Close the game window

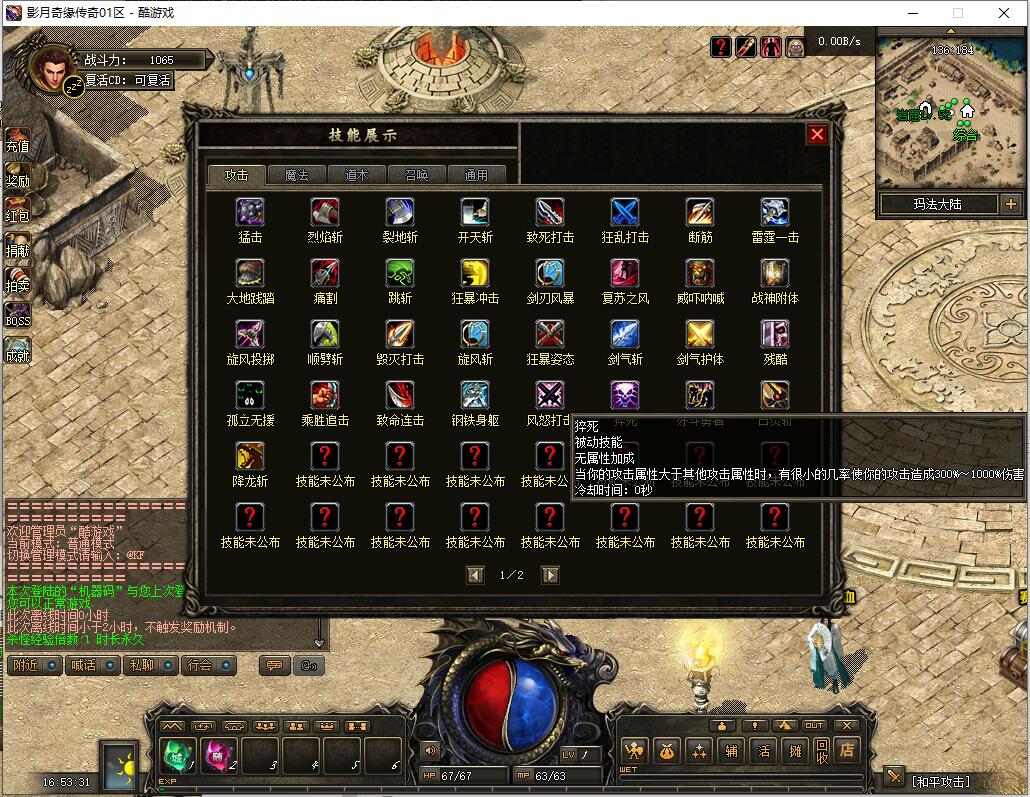click(1005, 13)
